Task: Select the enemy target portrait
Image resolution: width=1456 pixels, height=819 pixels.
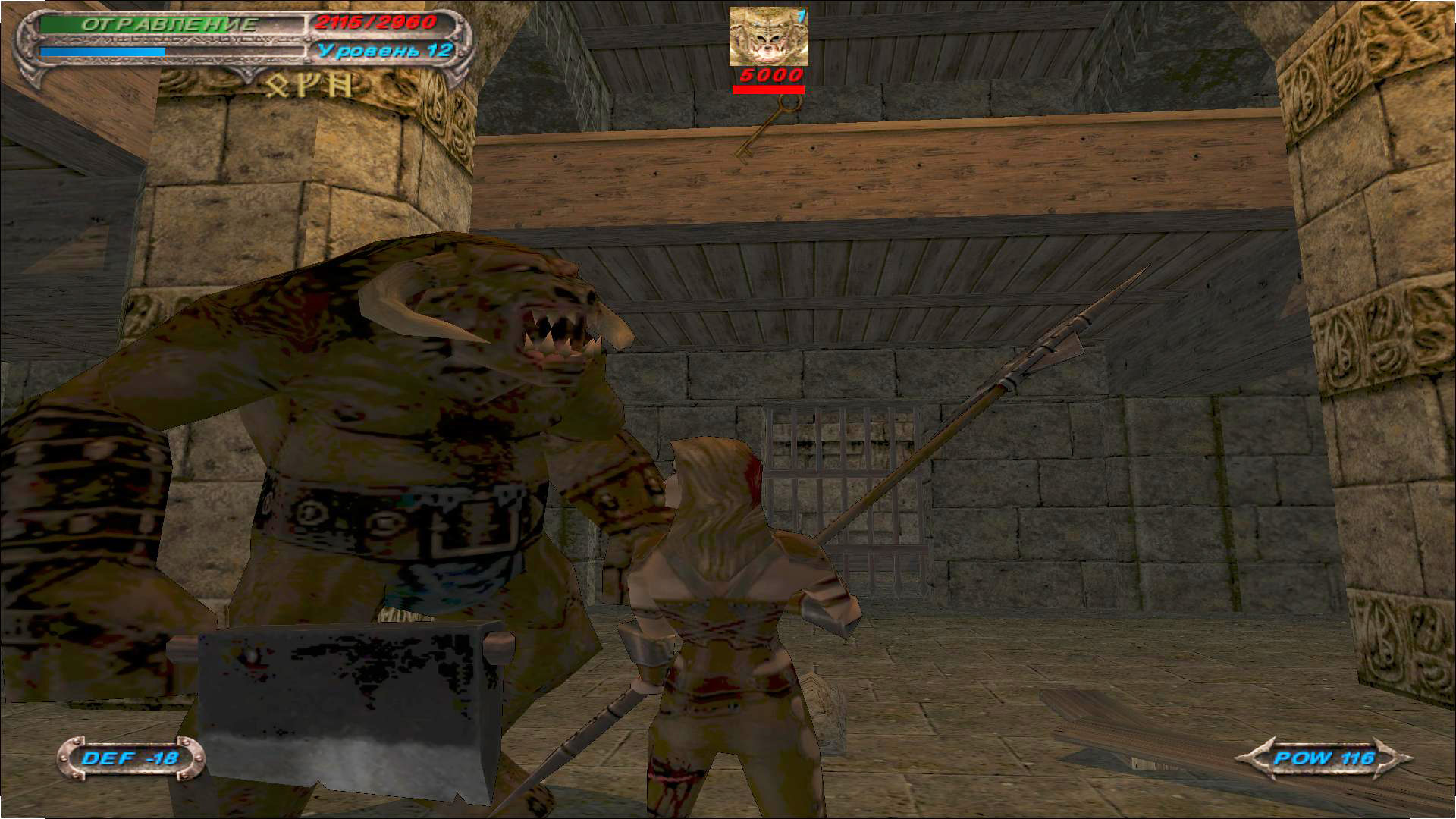Action: 768,36
